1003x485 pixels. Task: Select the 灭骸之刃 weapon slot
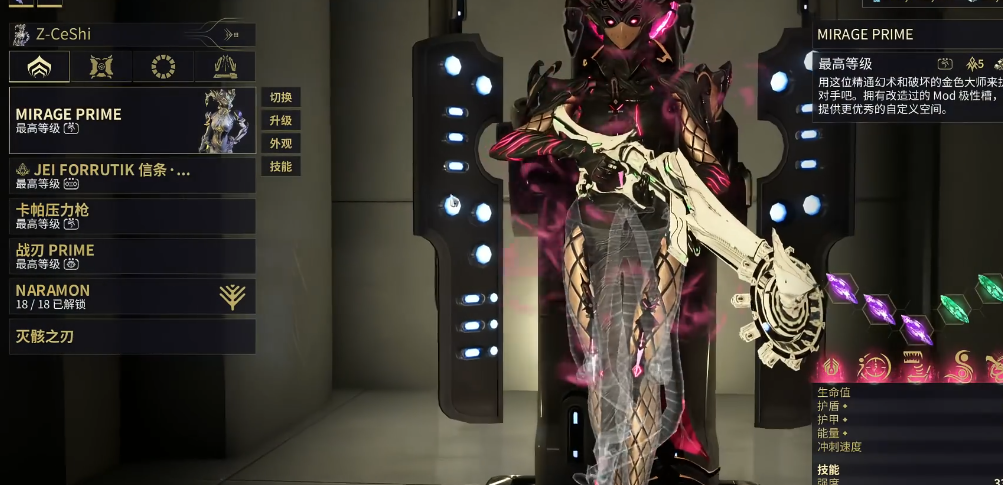132,337
